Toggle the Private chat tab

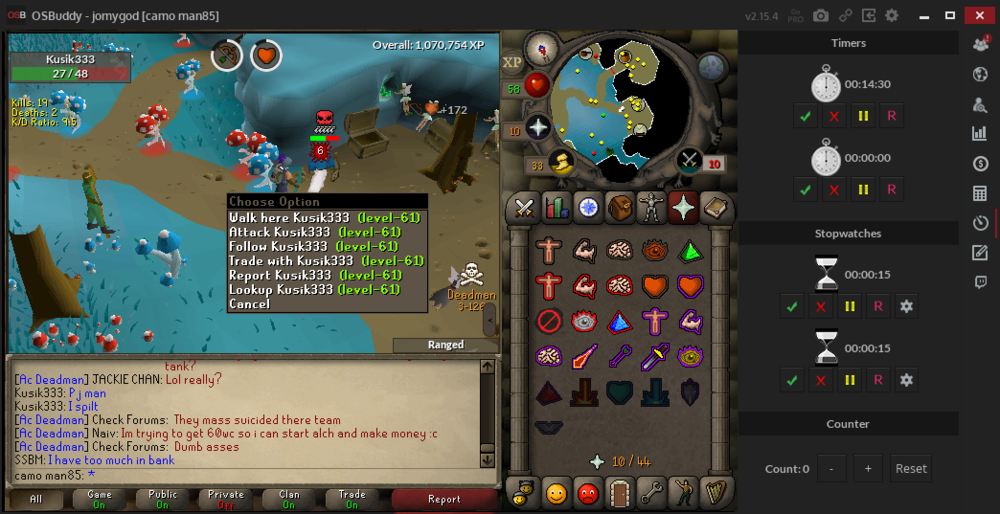(225, 498)
